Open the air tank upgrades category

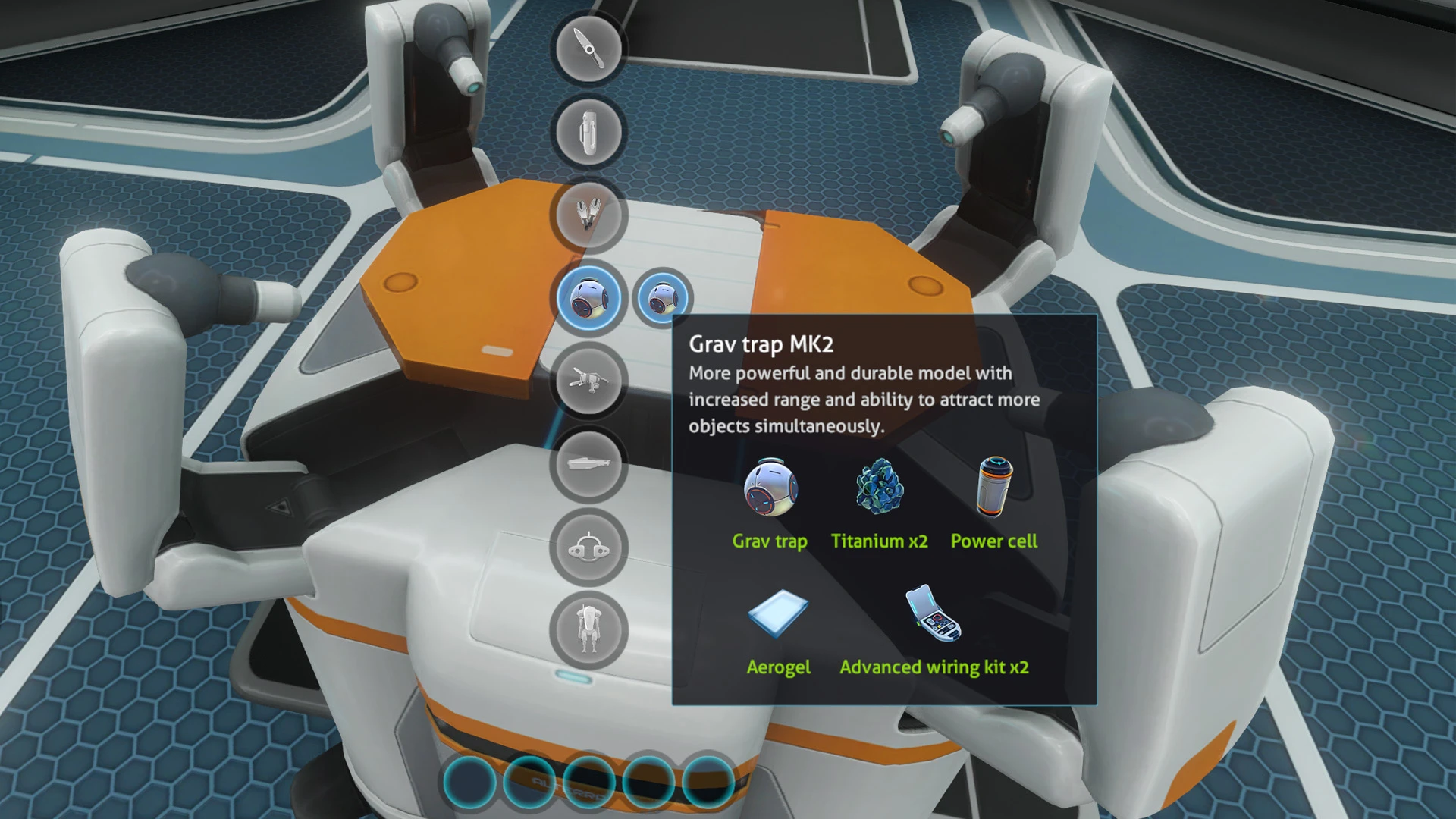(588, 132)
